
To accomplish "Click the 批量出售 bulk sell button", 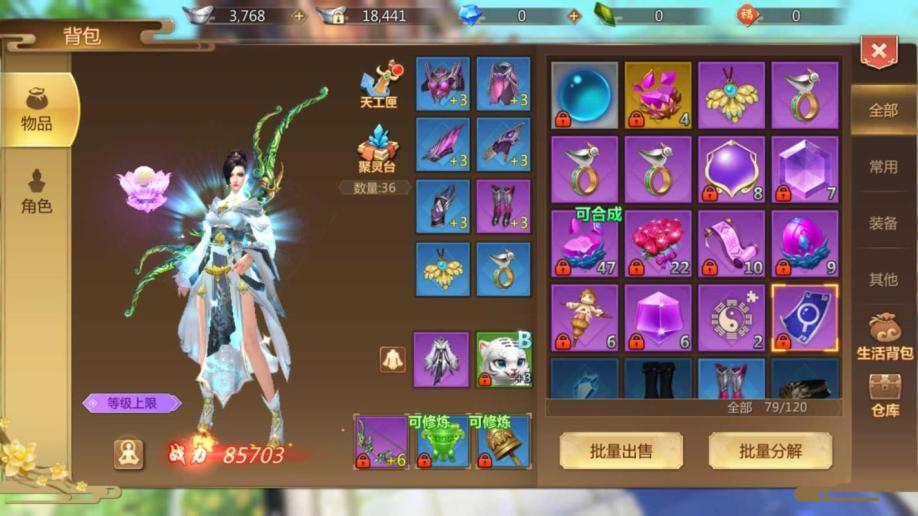I will tap(621, 451).
